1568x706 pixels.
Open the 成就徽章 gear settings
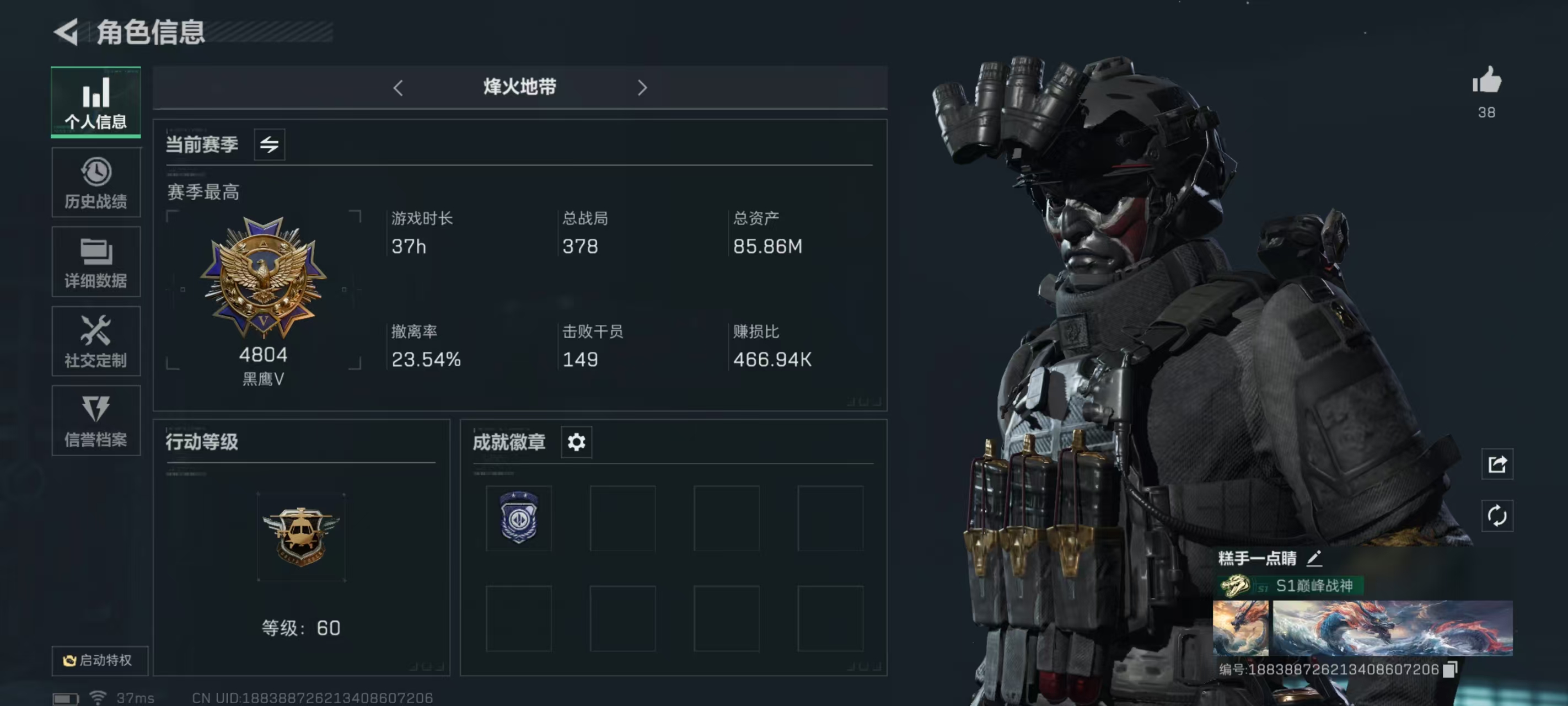coord(576,442)
